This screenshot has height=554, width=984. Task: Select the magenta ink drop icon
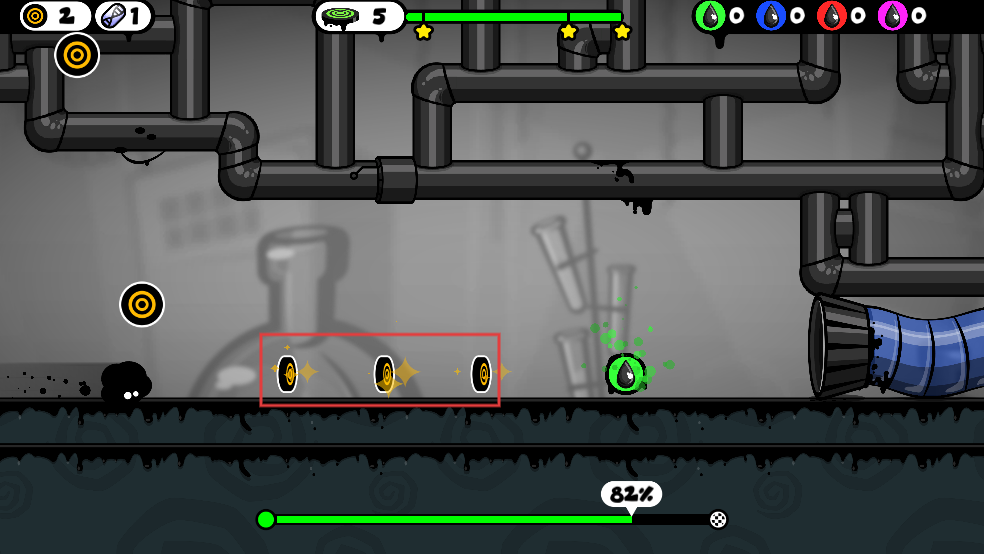[892, 16]
